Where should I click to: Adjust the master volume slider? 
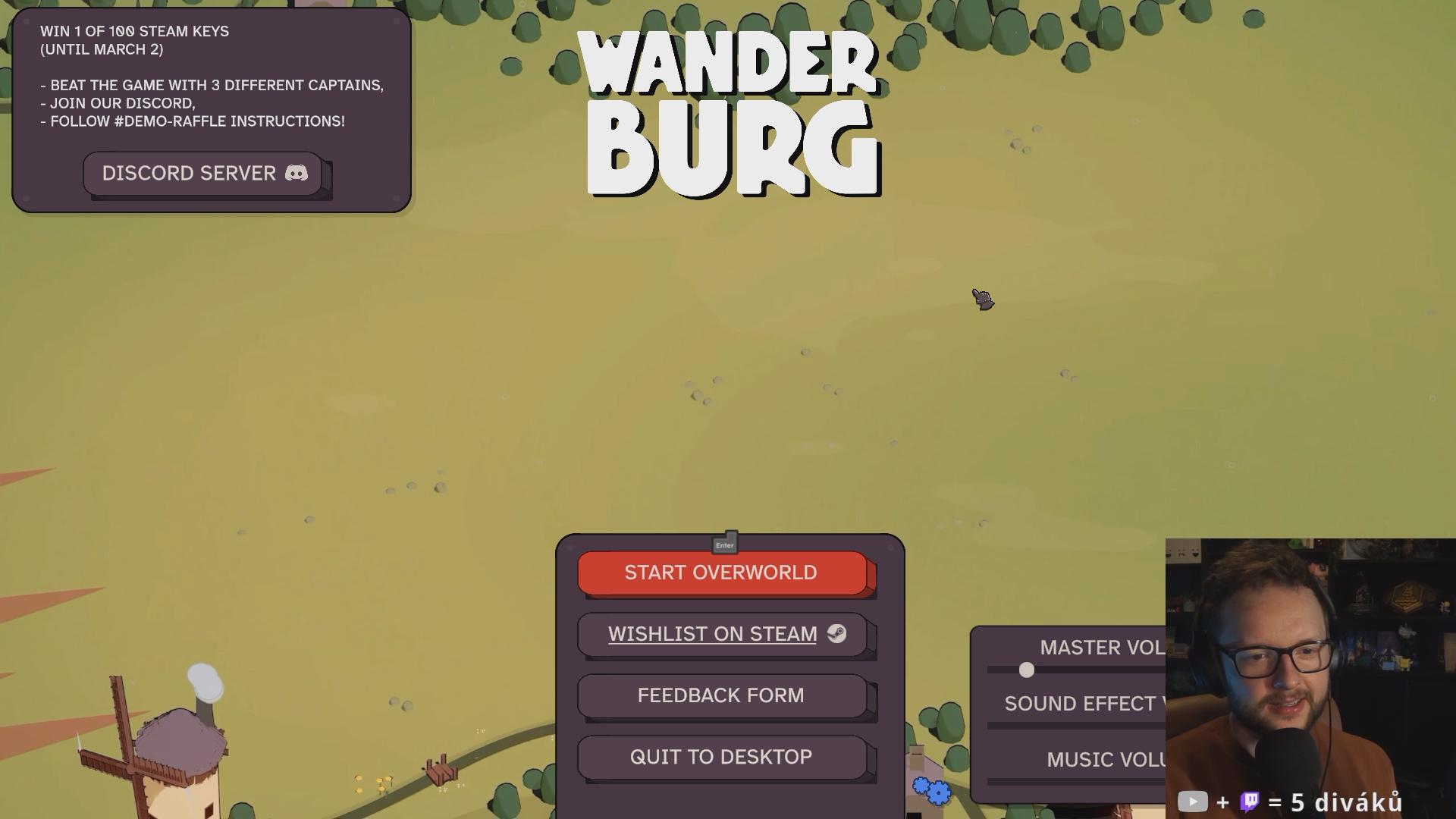pyautogui.click(x=1027, y=670)
